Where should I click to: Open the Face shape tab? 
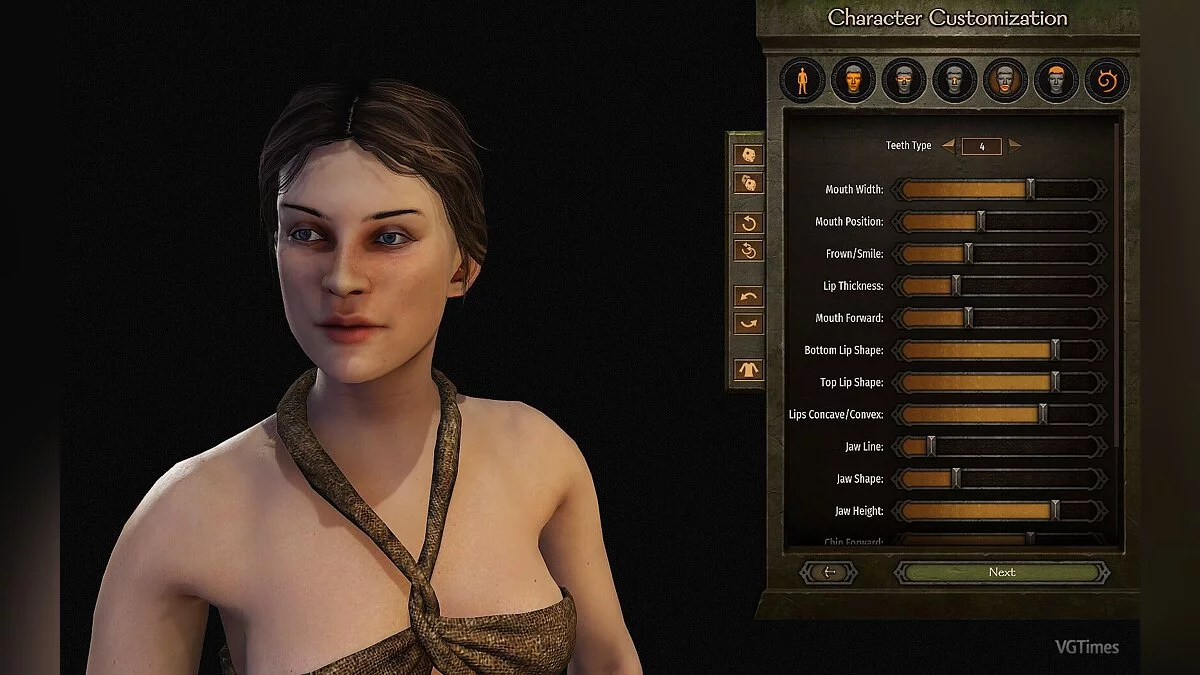(853, 80)
